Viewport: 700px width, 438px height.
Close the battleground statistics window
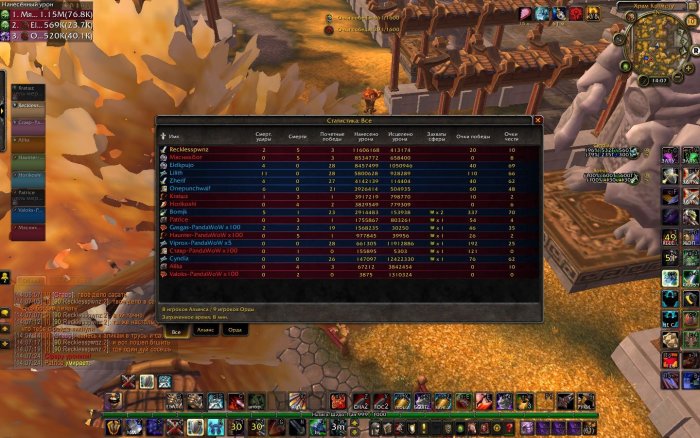[x=537, y=119]
